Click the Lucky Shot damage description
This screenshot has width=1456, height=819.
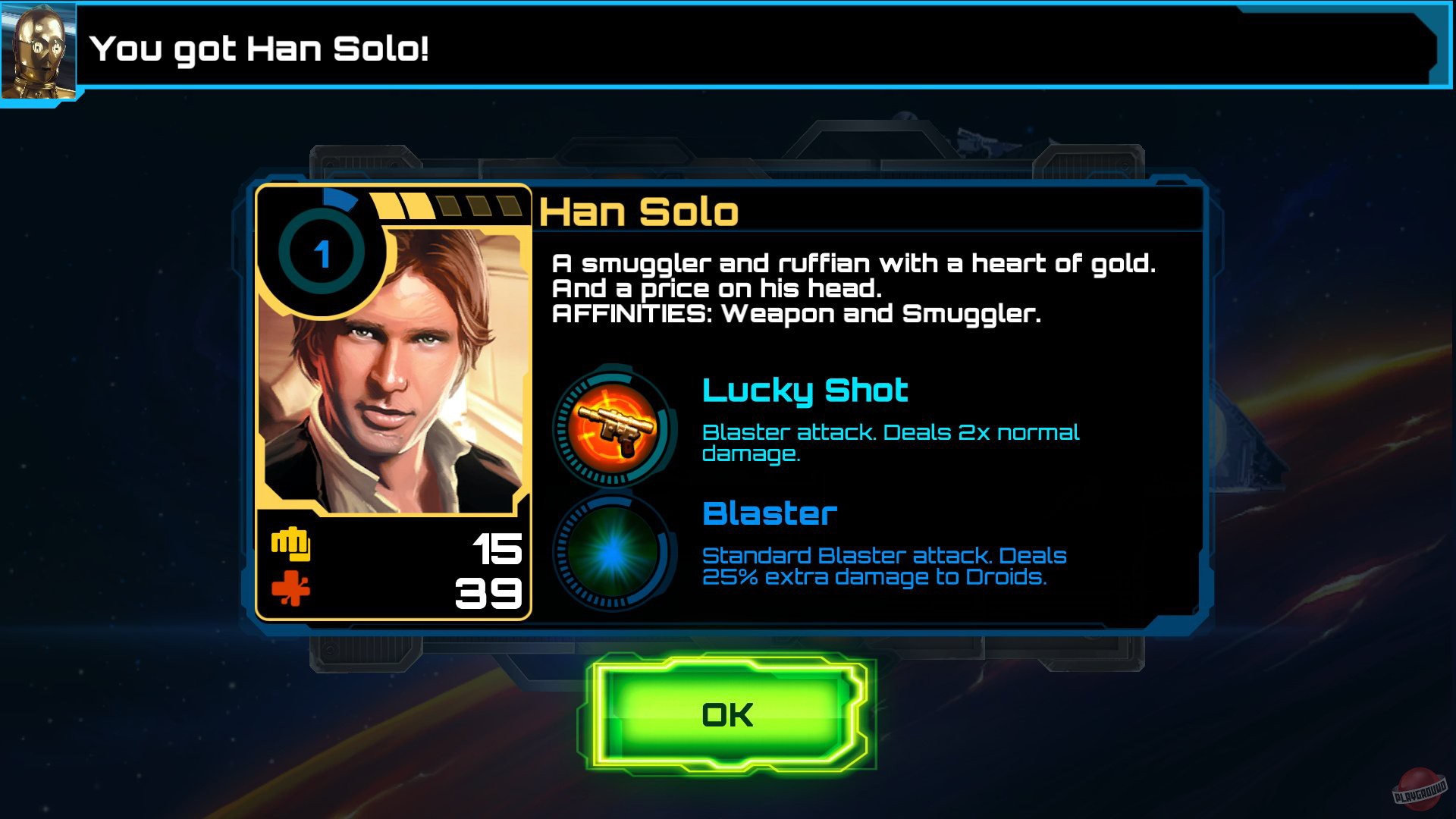pos(891,444)
